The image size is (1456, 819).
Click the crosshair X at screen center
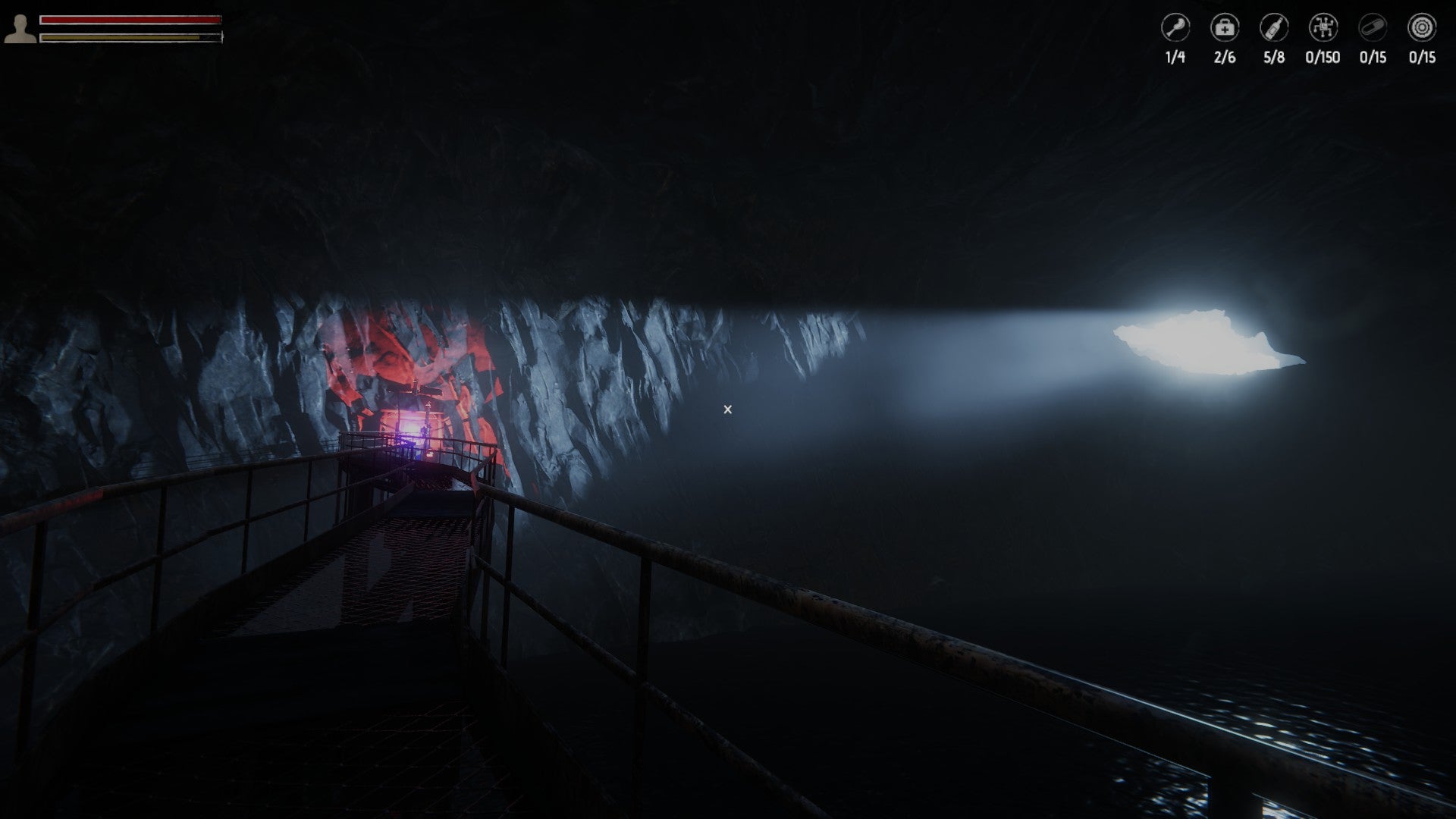click(x=727, y=409)
